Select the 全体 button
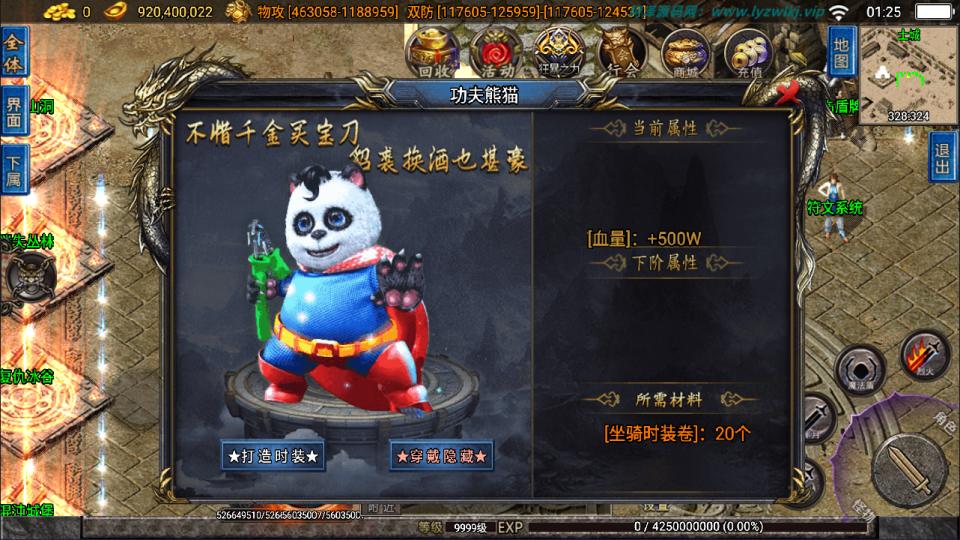This screenshot has height=540, width=960. pos(14,51)
